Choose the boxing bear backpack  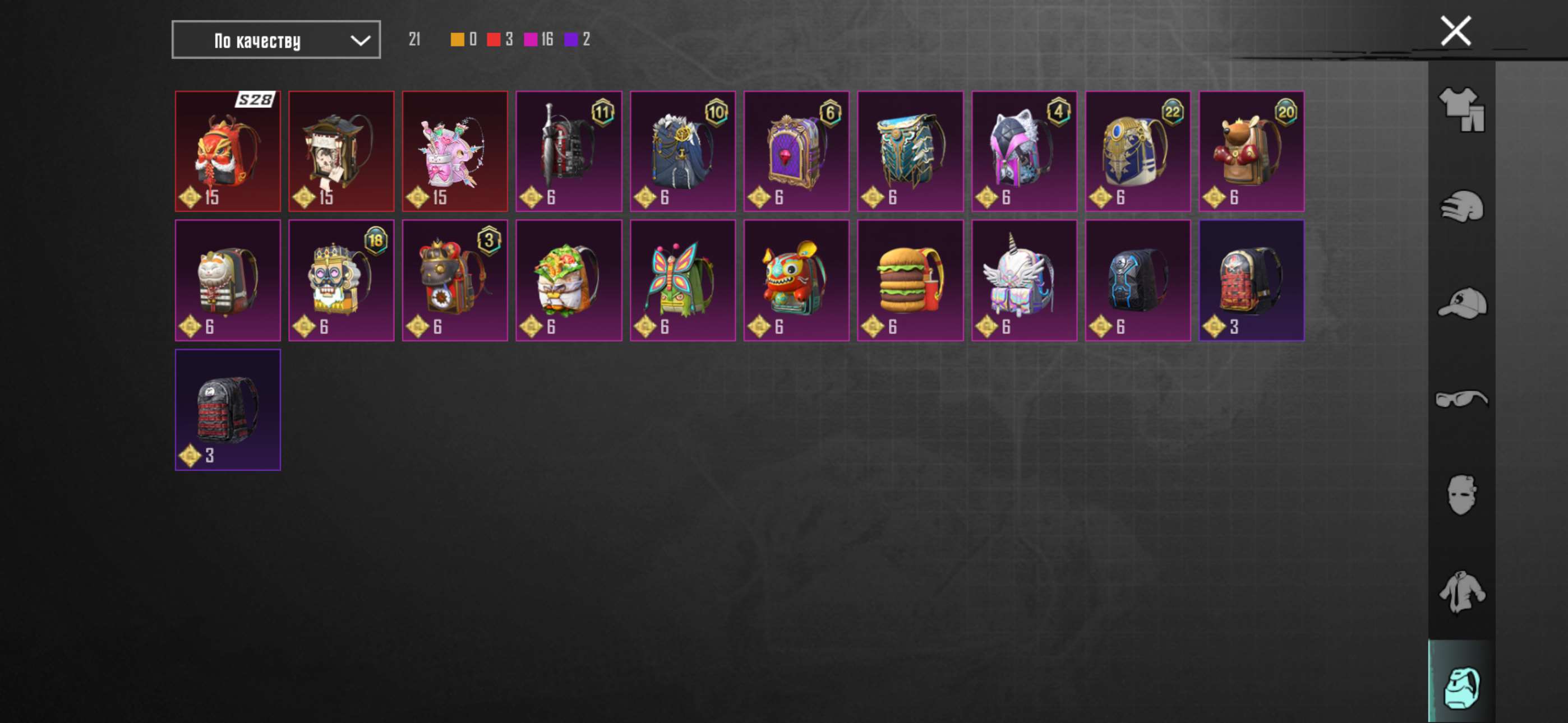(x=1252, y=151)
